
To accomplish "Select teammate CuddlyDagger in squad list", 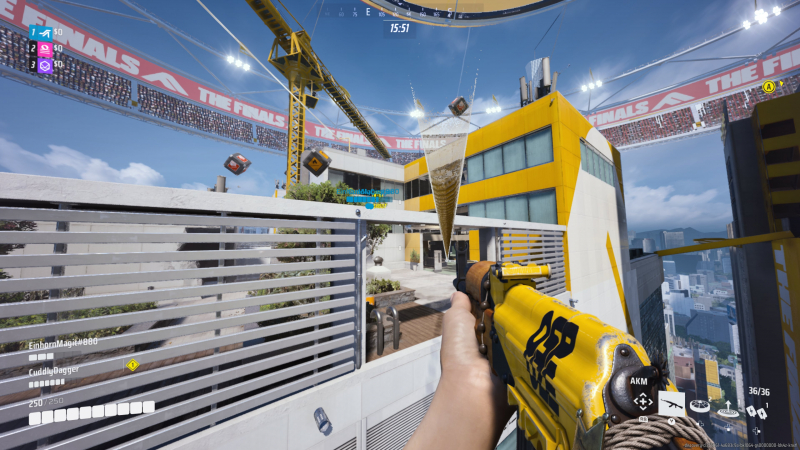I will coord(54,369).
